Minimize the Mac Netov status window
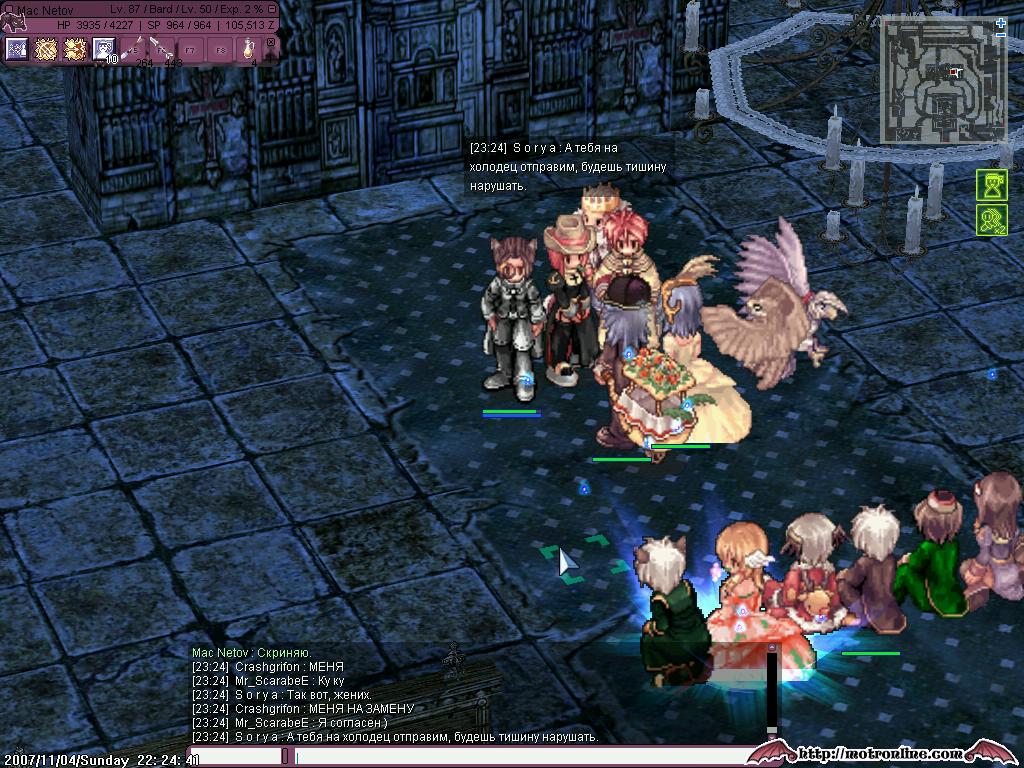 coord(272,9)
